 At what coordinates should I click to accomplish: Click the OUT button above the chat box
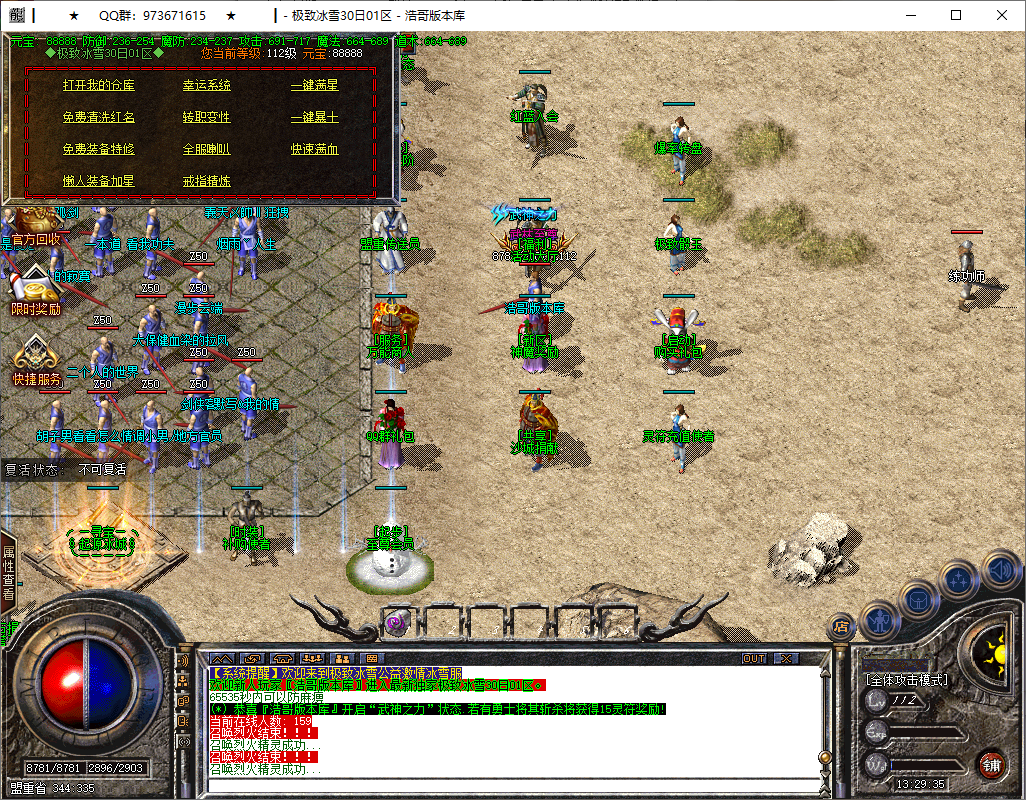point(754,659)
